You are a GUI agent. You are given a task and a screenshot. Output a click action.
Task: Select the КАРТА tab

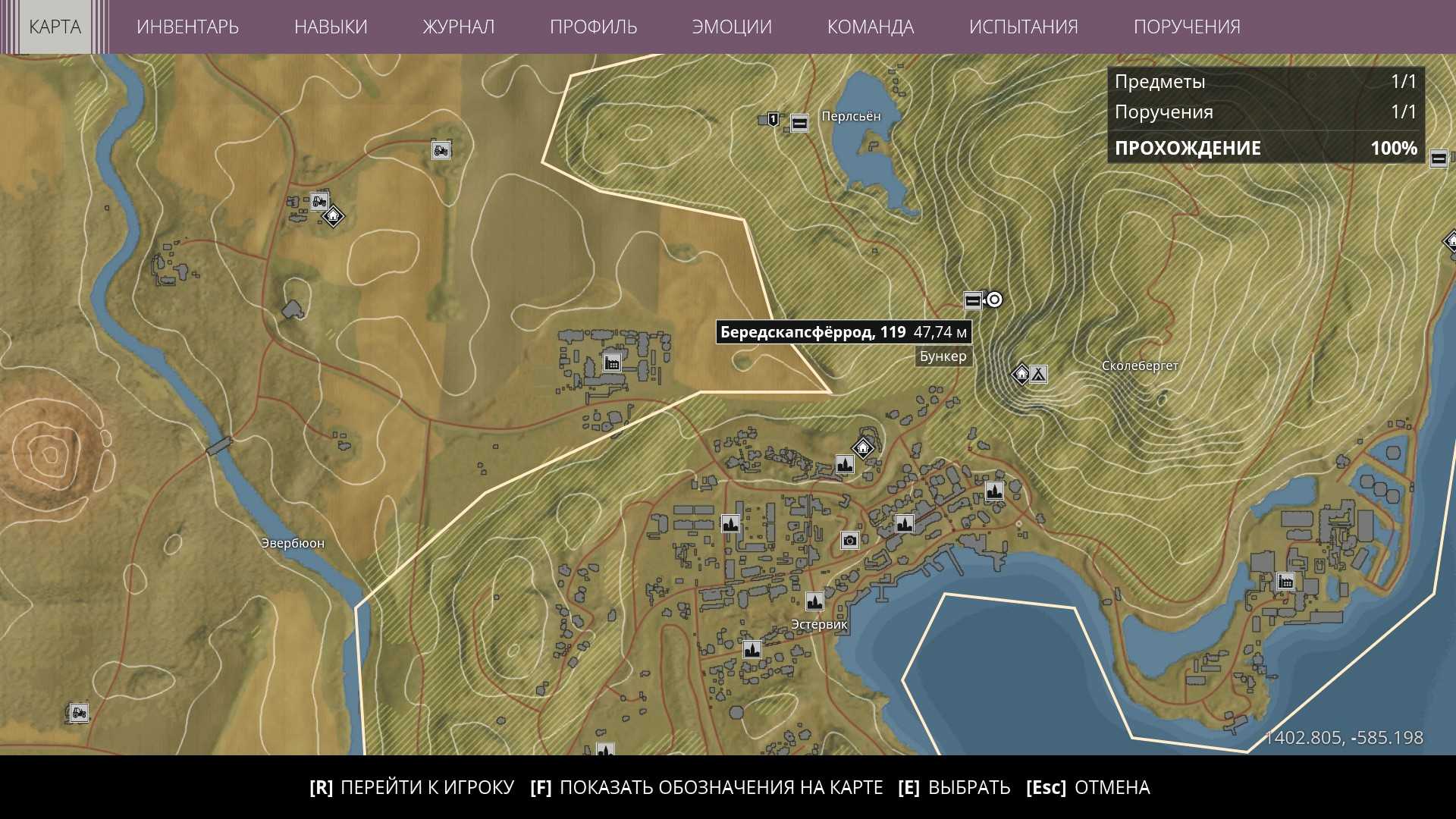55,27
